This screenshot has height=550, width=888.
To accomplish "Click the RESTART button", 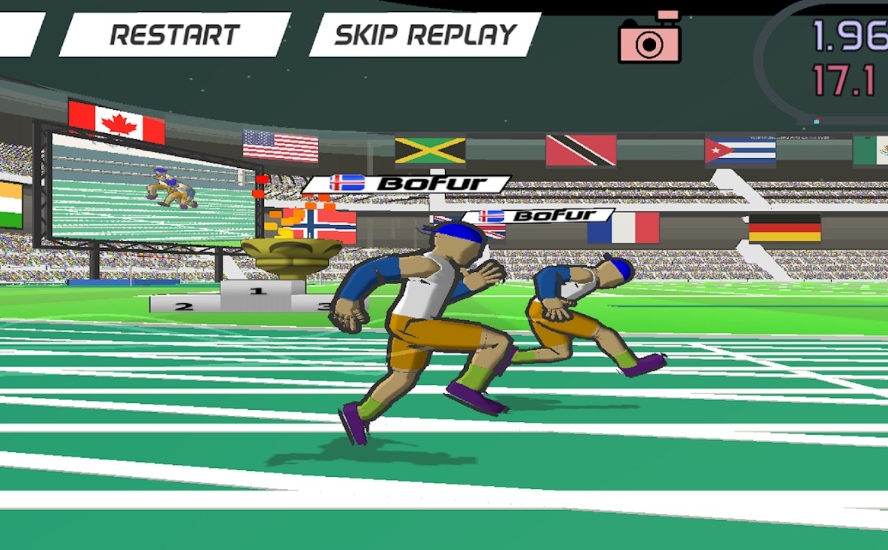I will click(x=174, y=35).
